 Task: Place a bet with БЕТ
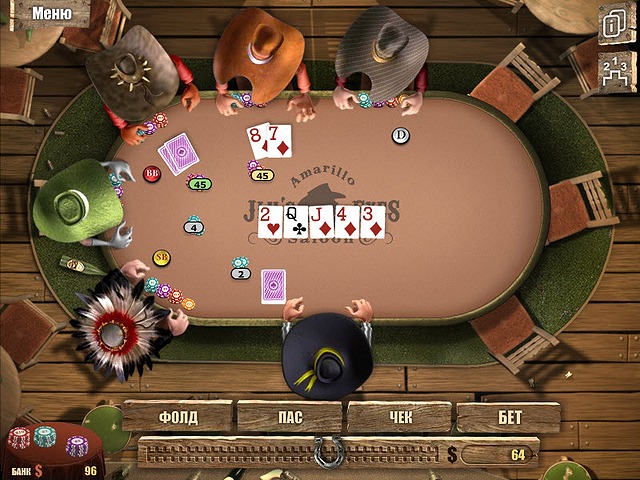pyautogui.click(x=508, y=417)
